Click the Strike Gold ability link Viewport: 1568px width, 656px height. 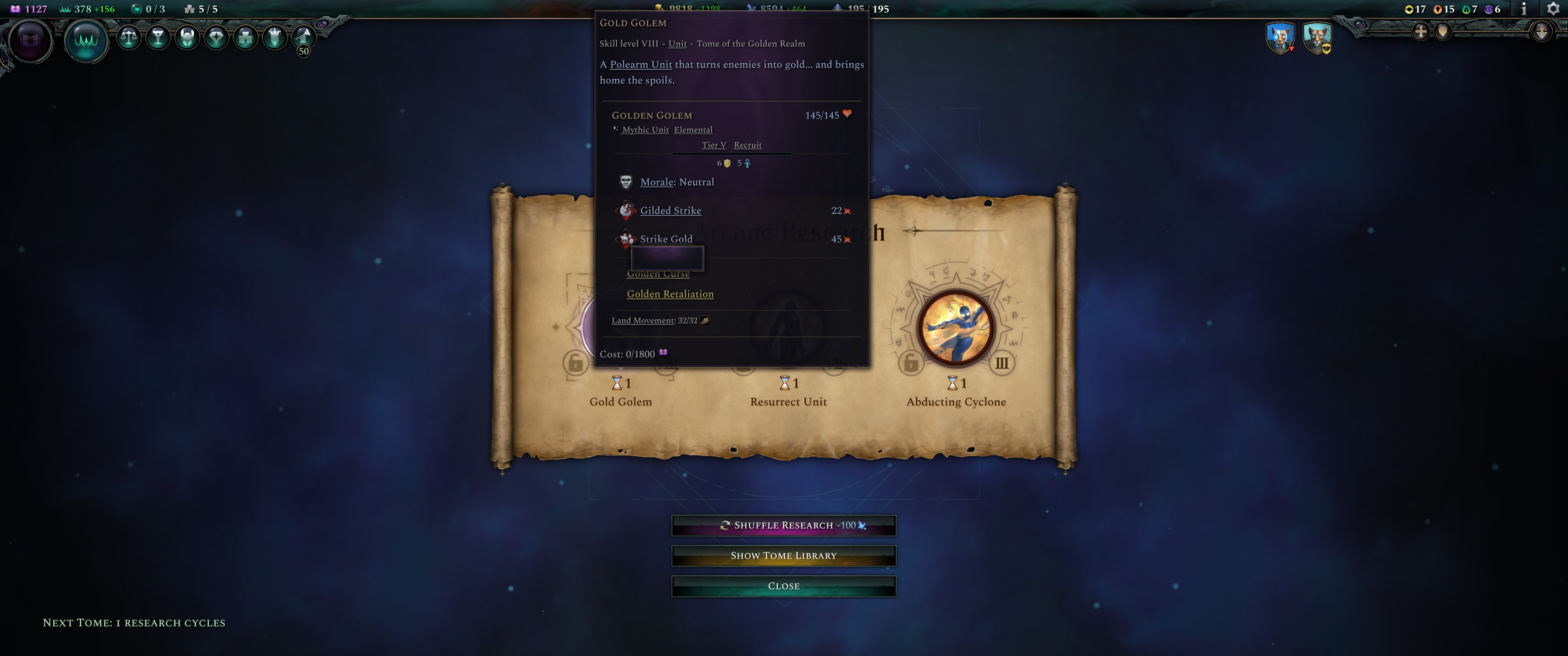(666, 239)
